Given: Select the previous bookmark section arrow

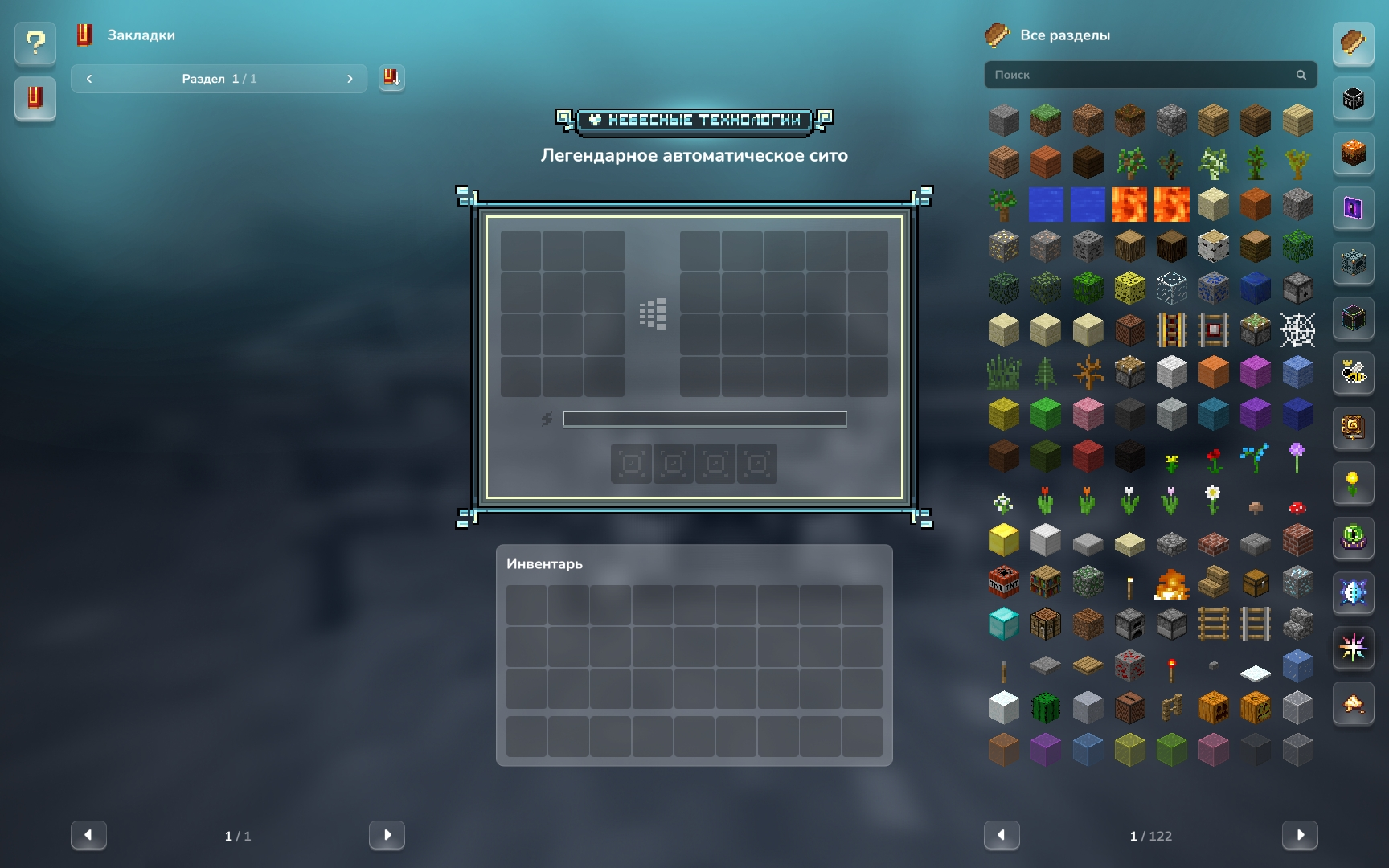Looking at the screenshot, I should click(89, 79).
